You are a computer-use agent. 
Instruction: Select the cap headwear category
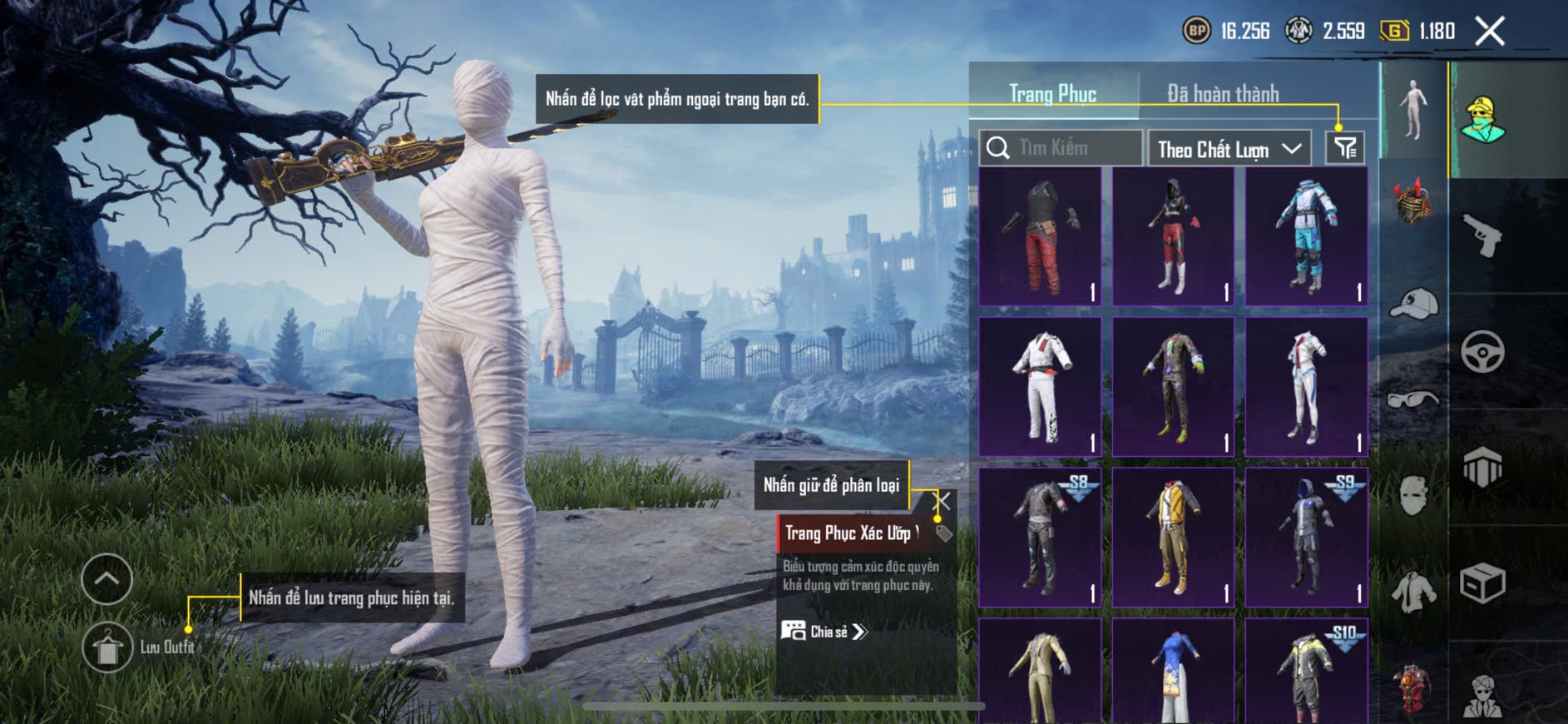(x=1413, y=303)
